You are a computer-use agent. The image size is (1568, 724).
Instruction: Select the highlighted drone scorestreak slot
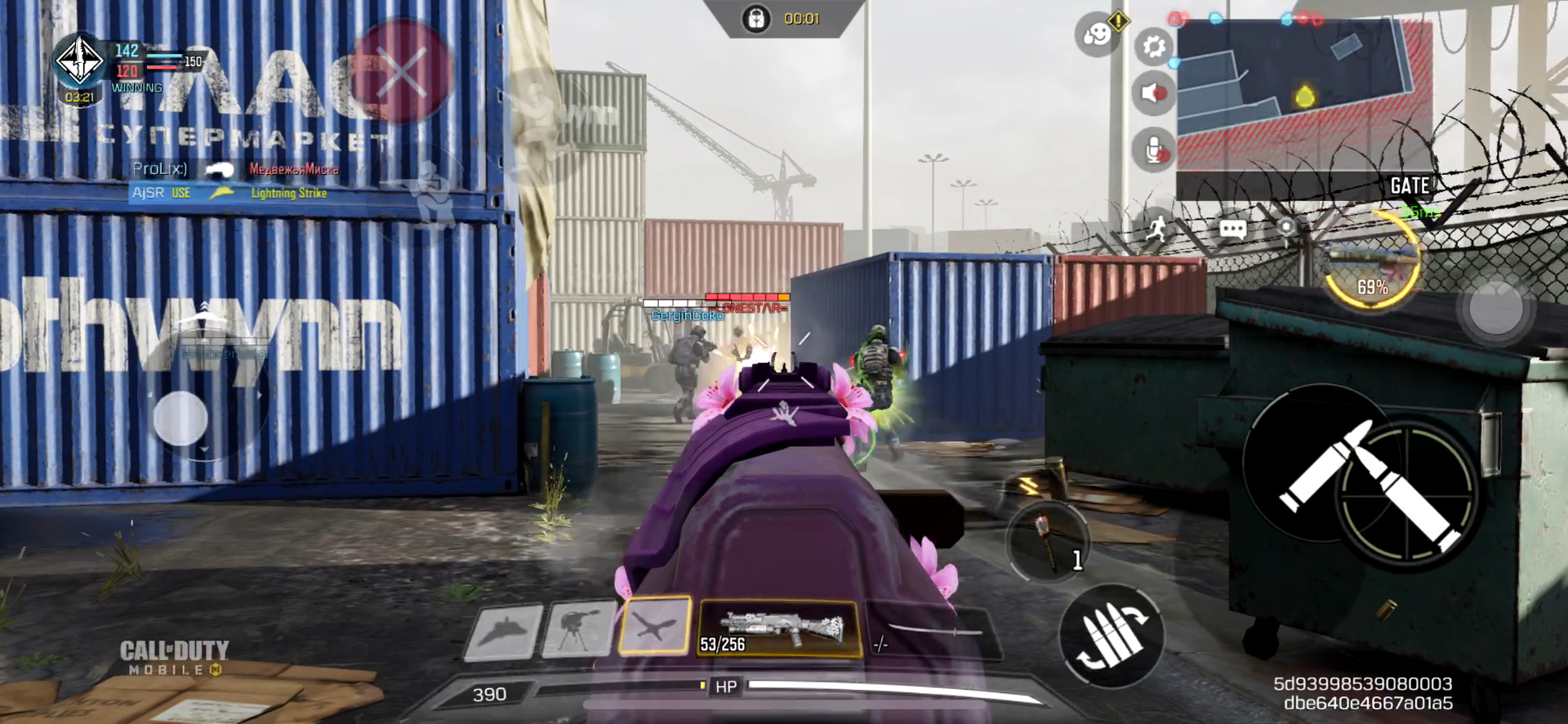click(655, 626)
